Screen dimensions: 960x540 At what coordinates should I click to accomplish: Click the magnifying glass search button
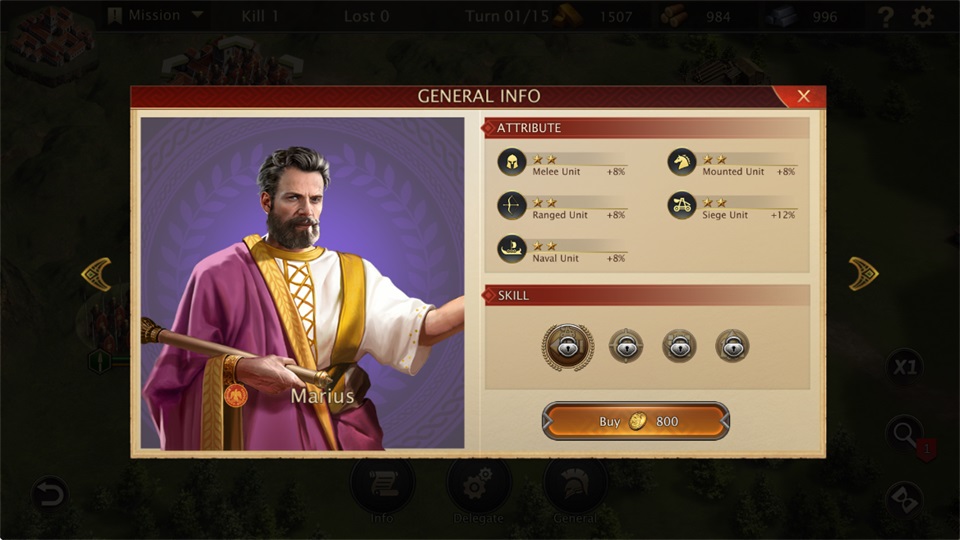(x=904, y=434)
